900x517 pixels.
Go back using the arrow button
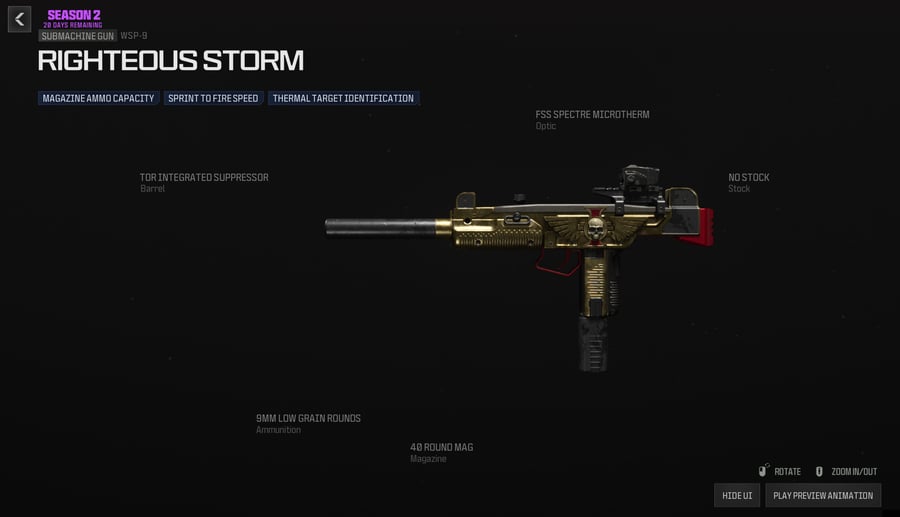(19, 19)
